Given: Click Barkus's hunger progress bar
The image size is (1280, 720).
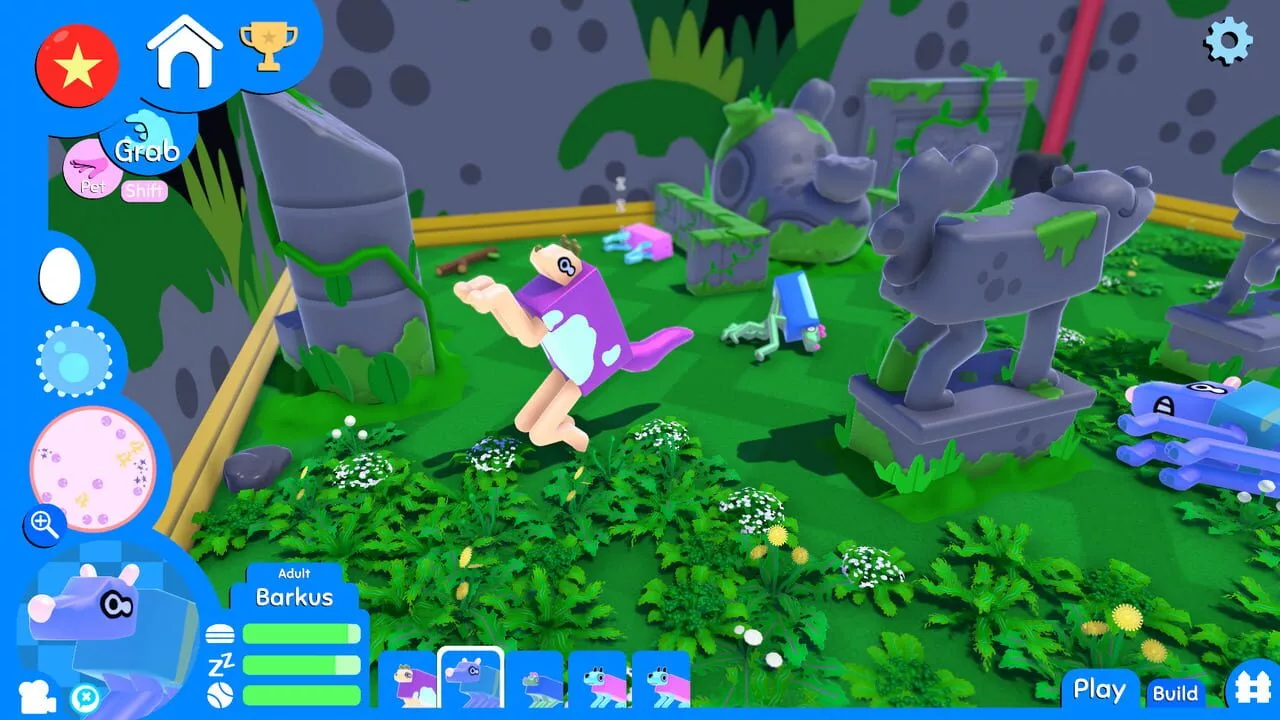Looking at the screenshot, I should point(300,632).
